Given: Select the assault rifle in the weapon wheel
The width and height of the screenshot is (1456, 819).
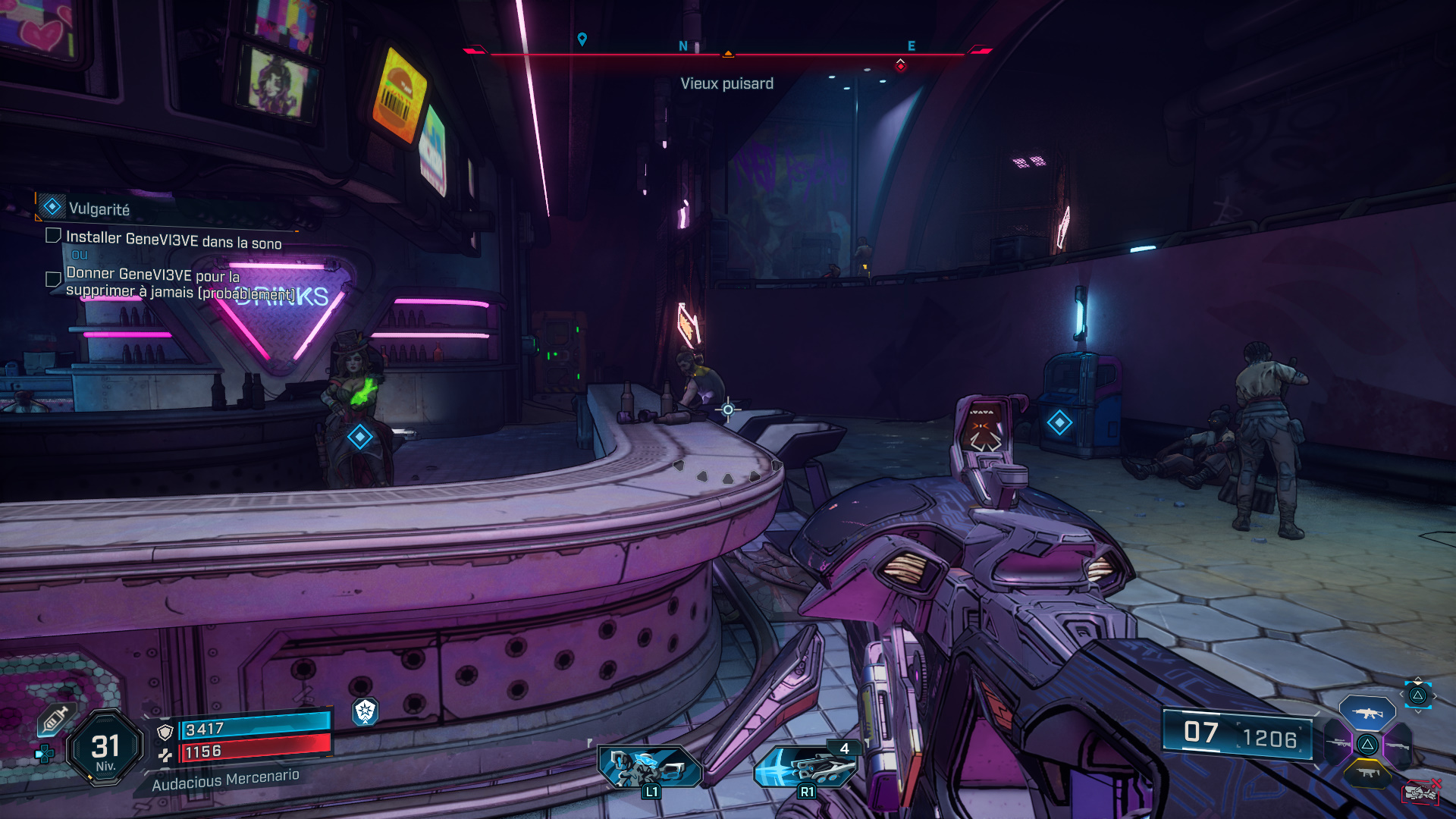Looking at the screenshot, I should 1370,714.
